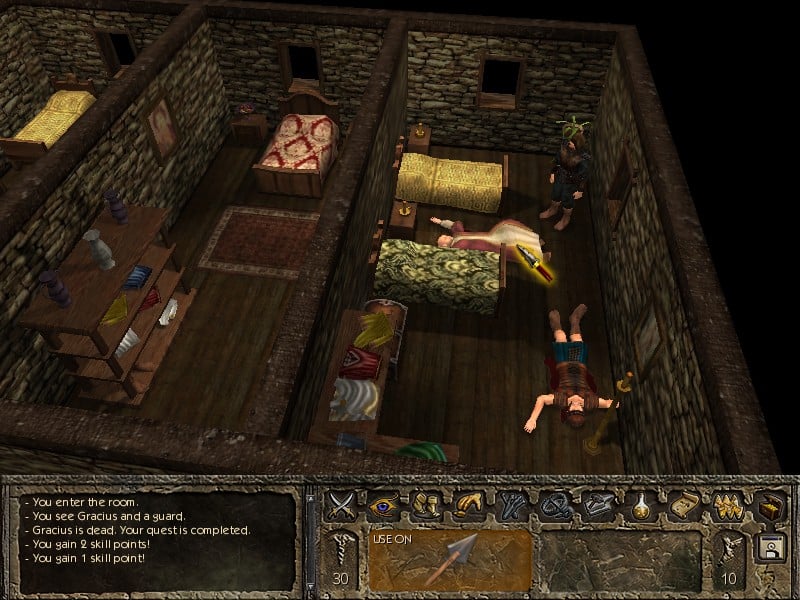
Task: Open the floppy disk save menu
Action: pyautogui.click(x=768, y=549)
